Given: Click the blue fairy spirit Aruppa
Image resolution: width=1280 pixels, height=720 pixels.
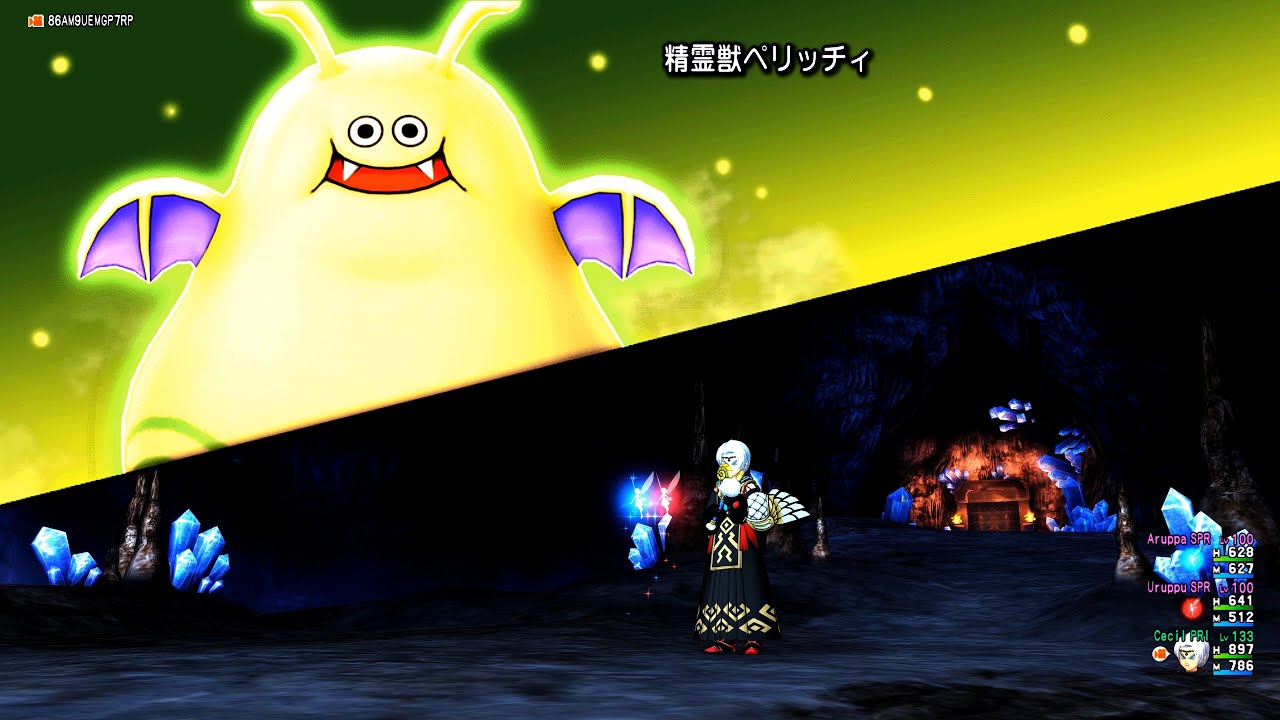Looking at the screenshot, I should [641, 496].
